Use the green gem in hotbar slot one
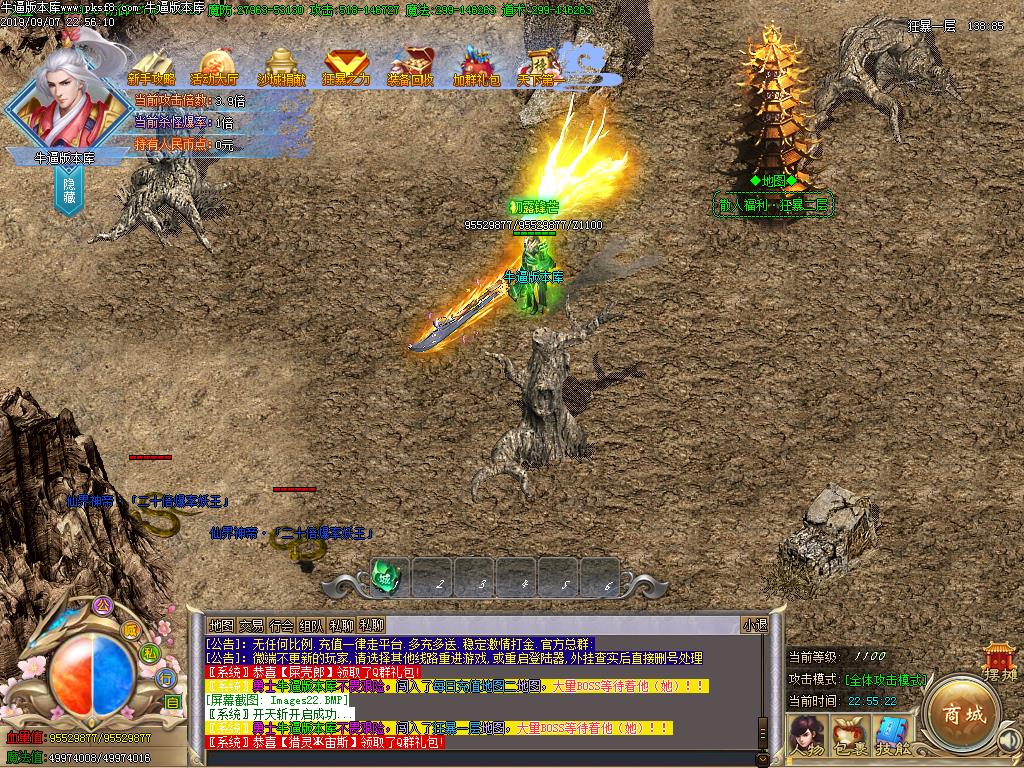This screenshot has width=1024, height=768. point(386,576)
